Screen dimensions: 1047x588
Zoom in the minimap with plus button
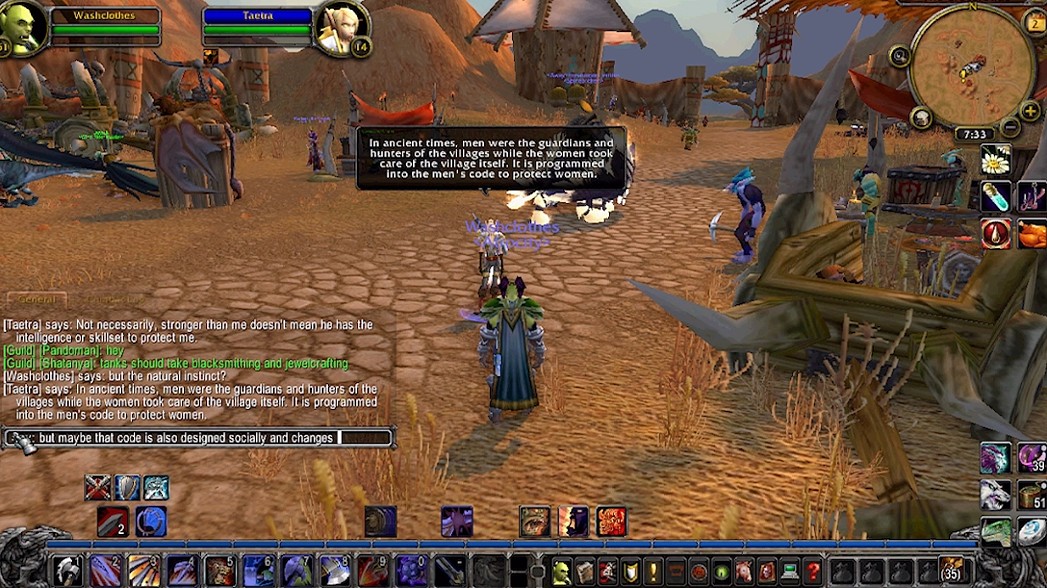pos(1029,110)
